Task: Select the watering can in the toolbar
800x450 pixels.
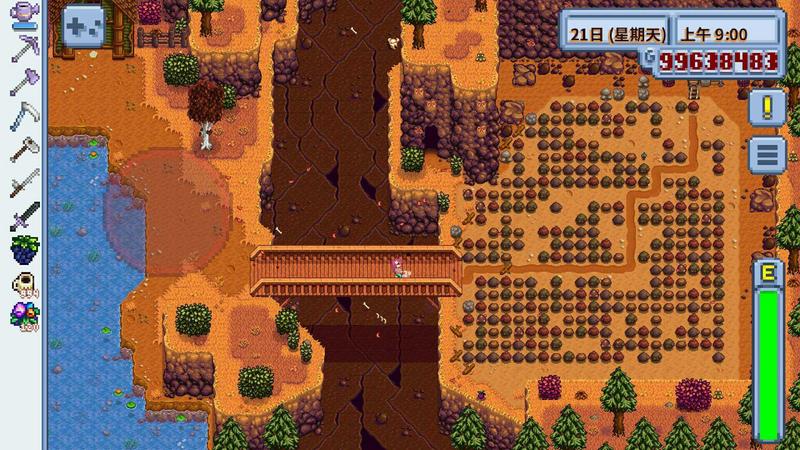Action: click(22, 17)
